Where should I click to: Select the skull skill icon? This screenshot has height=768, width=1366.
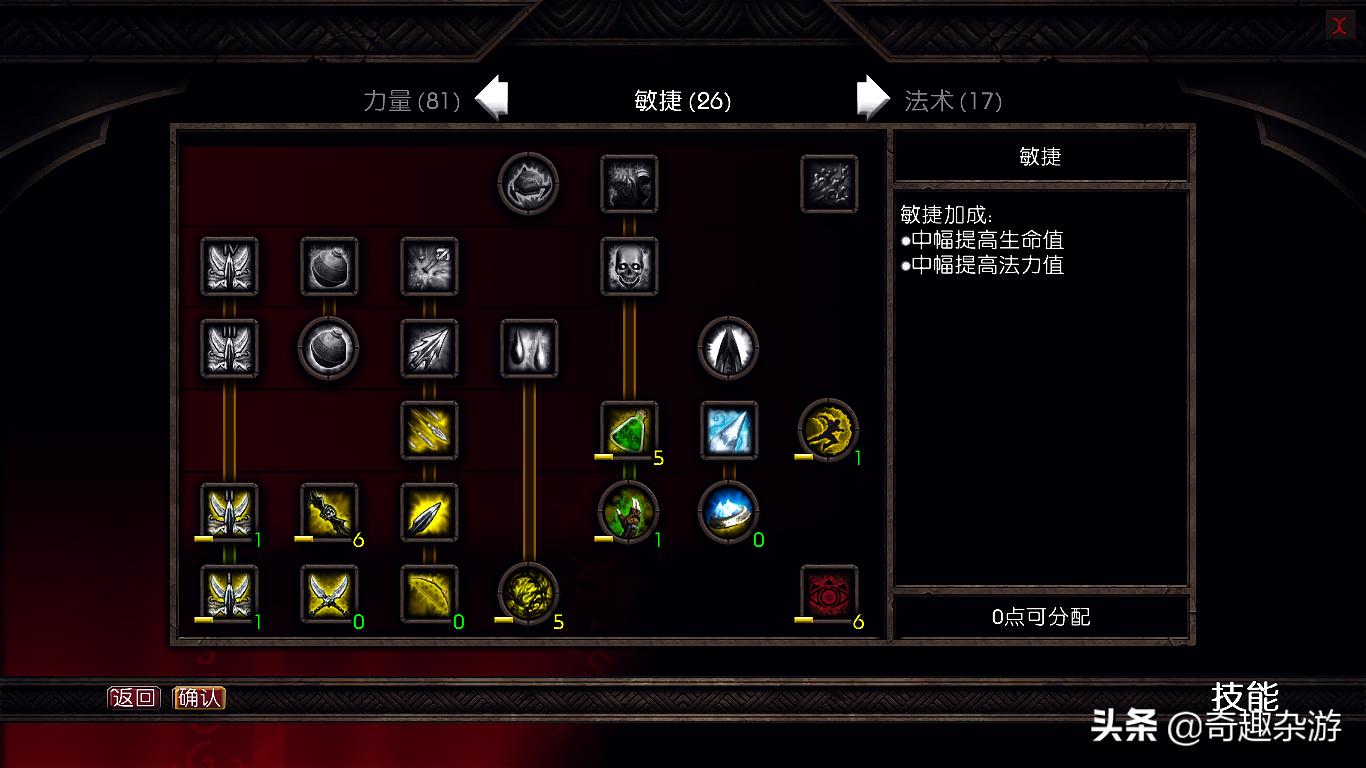(x=630, y=265)
